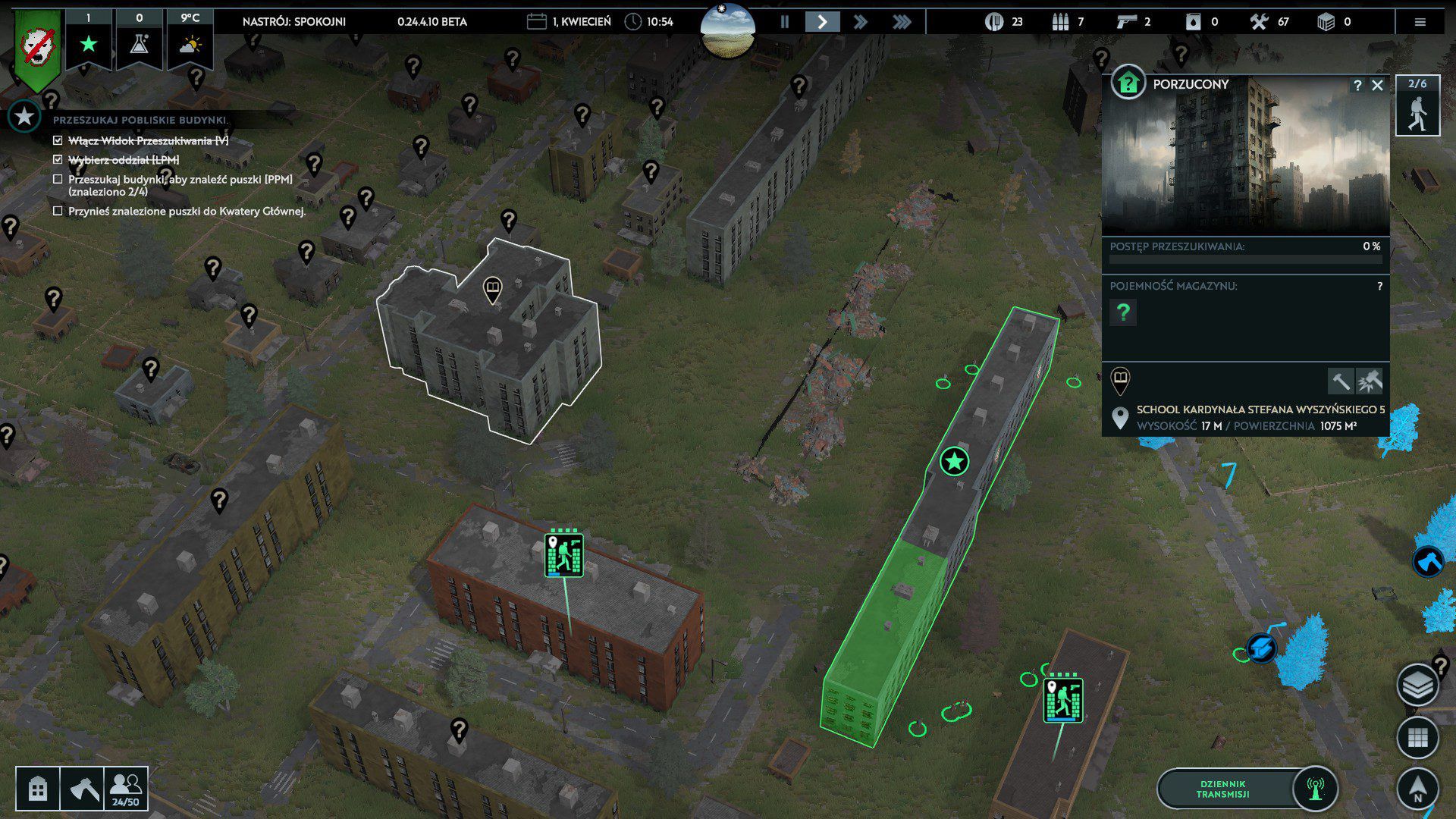Expand the question mark in Pojemność Magazynu

click(x=1123, y=312)
